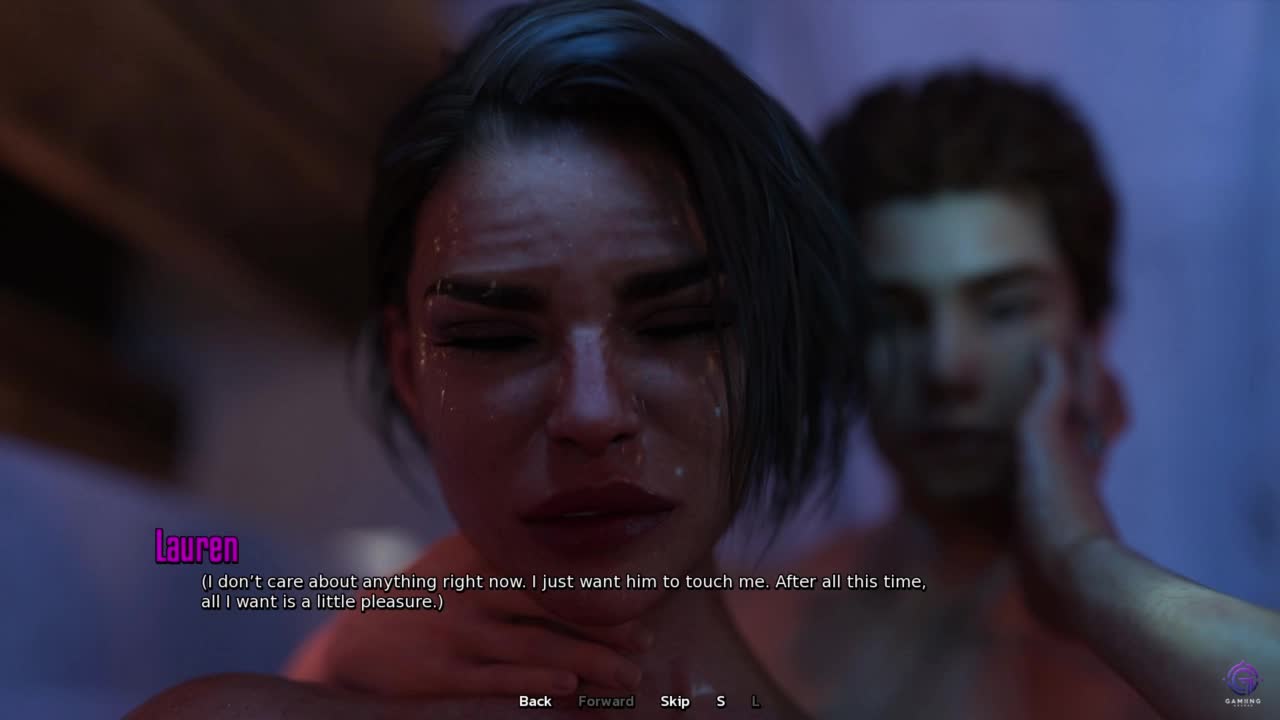Advance with the Forward button
Screen dimensions: 1280x720
(x=606, y=701)
